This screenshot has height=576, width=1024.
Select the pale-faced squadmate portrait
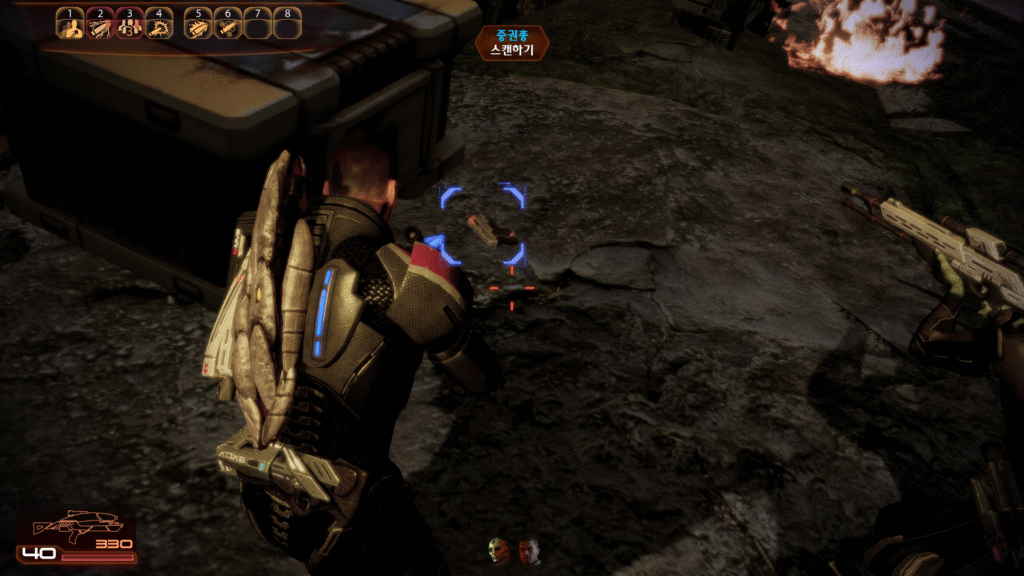tap(499, 551)
